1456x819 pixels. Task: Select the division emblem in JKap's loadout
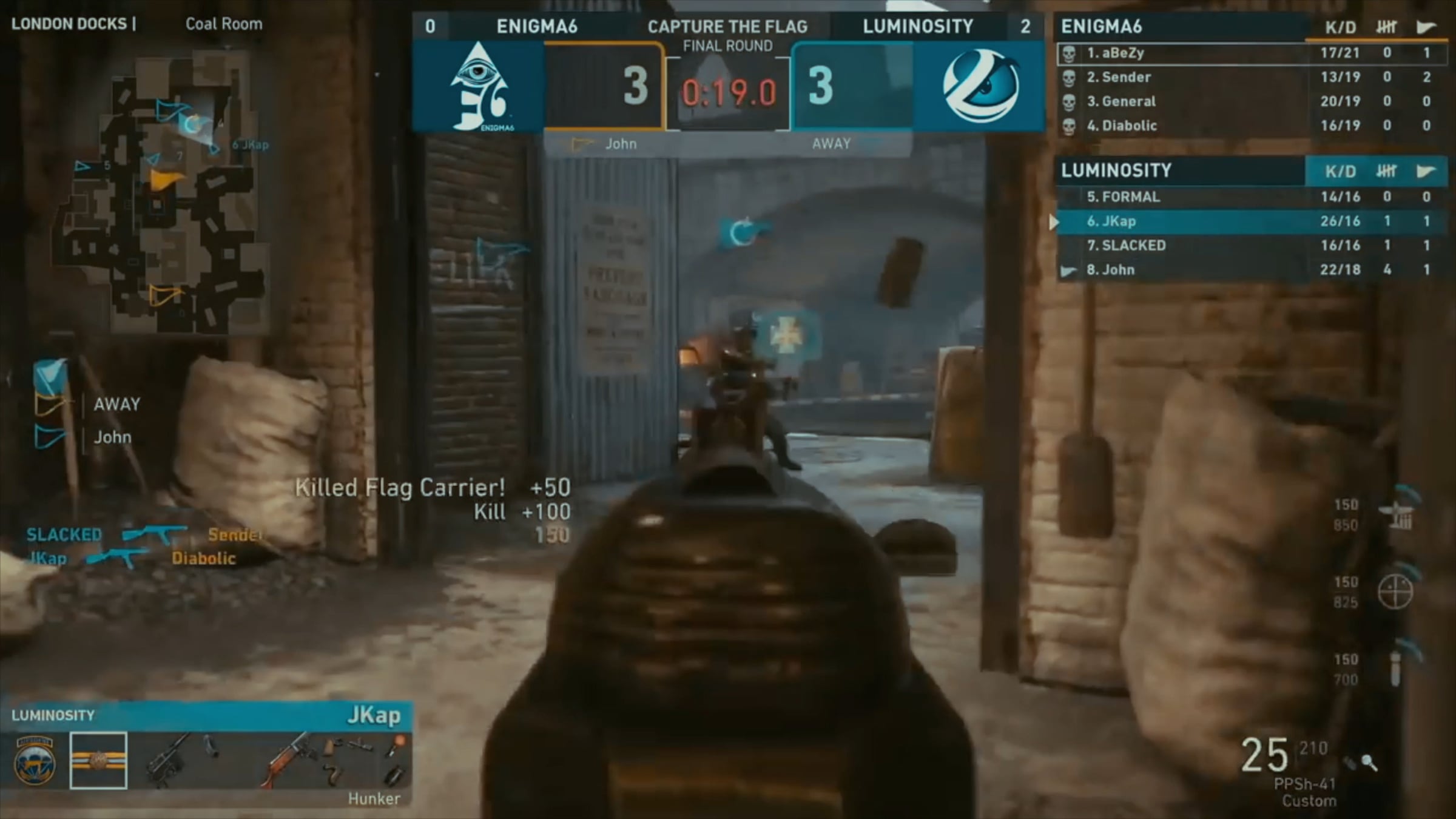coord(35,761)
